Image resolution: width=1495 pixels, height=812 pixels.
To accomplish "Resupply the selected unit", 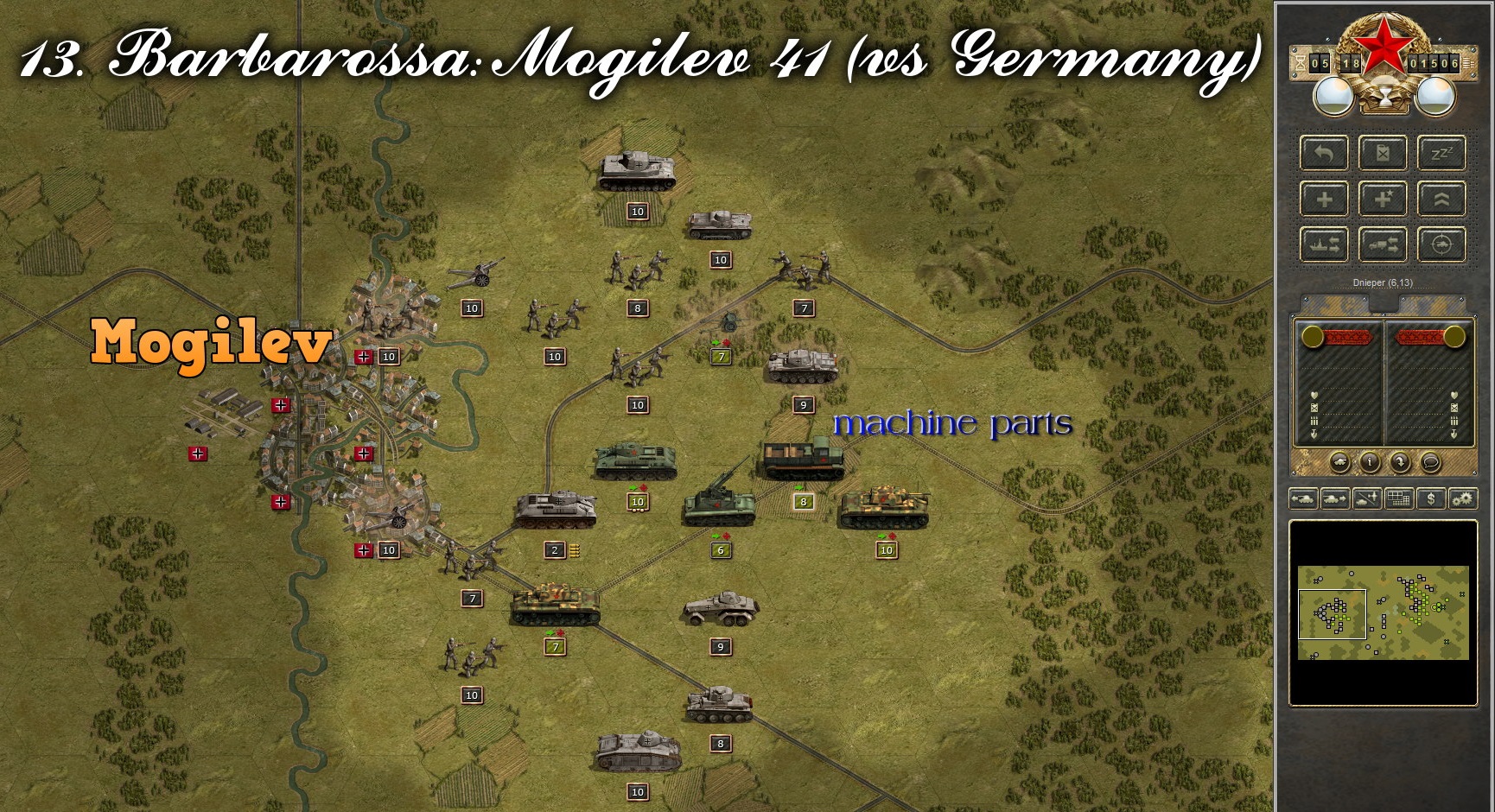I will pyautogui.click(x=1383, y=153).
